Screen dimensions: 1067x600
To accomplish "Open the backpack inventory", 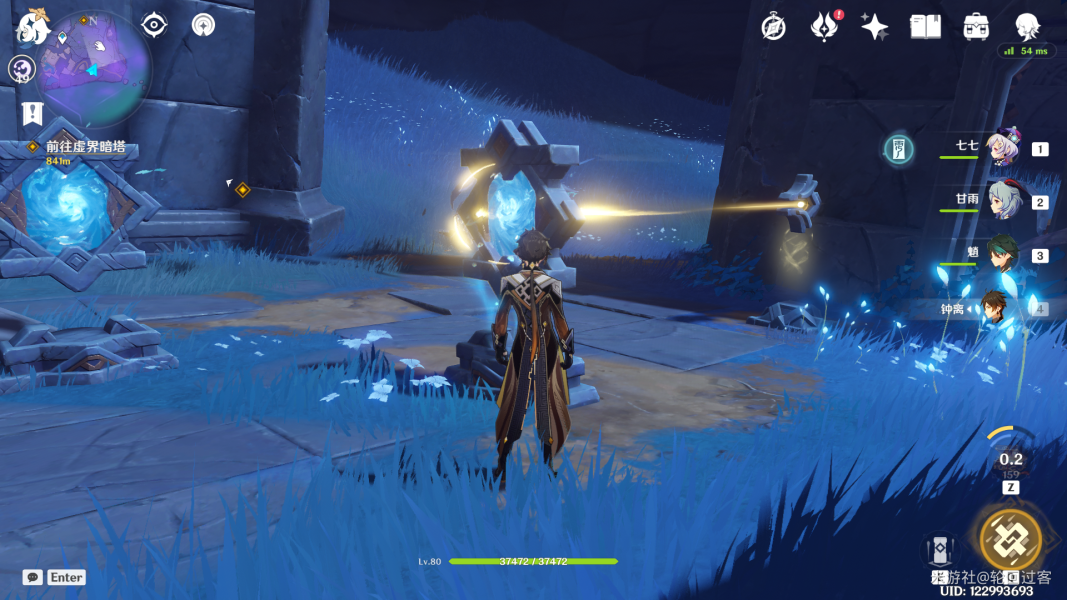I will [976, 27].
